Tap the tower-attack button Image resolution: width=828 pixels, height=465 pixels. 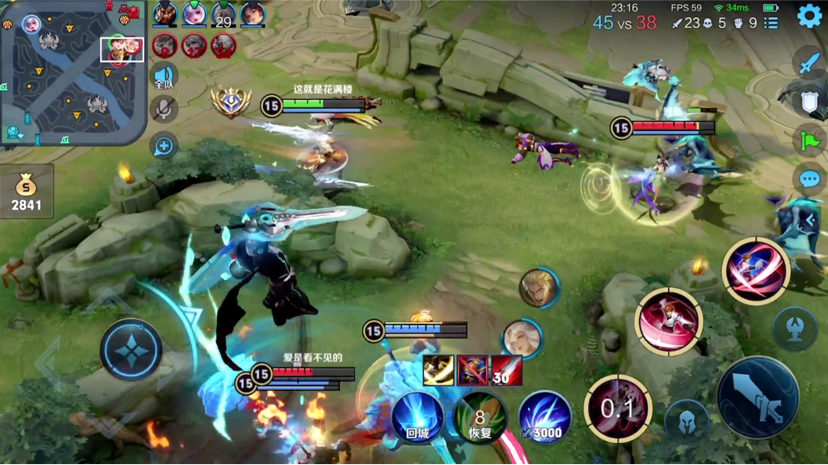tap(795, 328)
